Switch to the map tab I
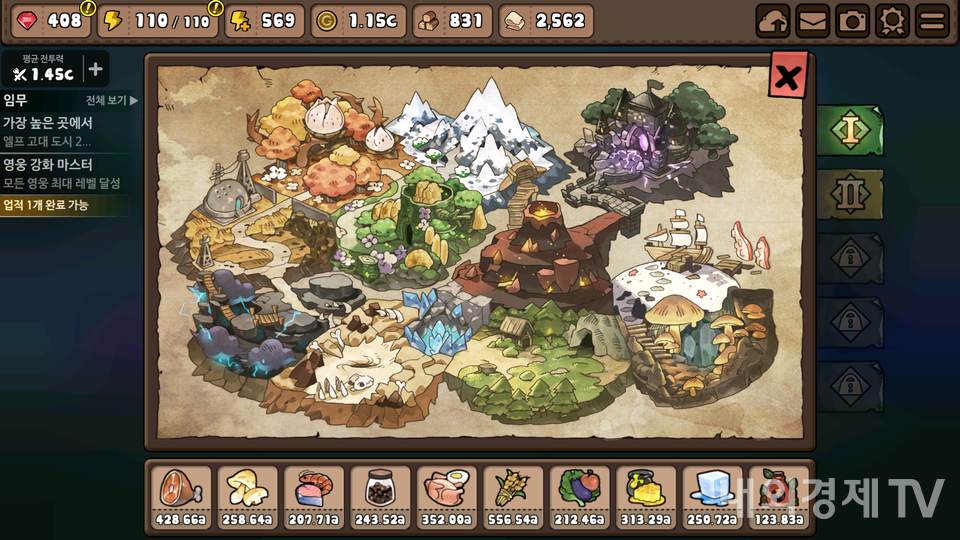Image resolution: width=960 pixels, height=540 pixels. (x=849, y=130)
